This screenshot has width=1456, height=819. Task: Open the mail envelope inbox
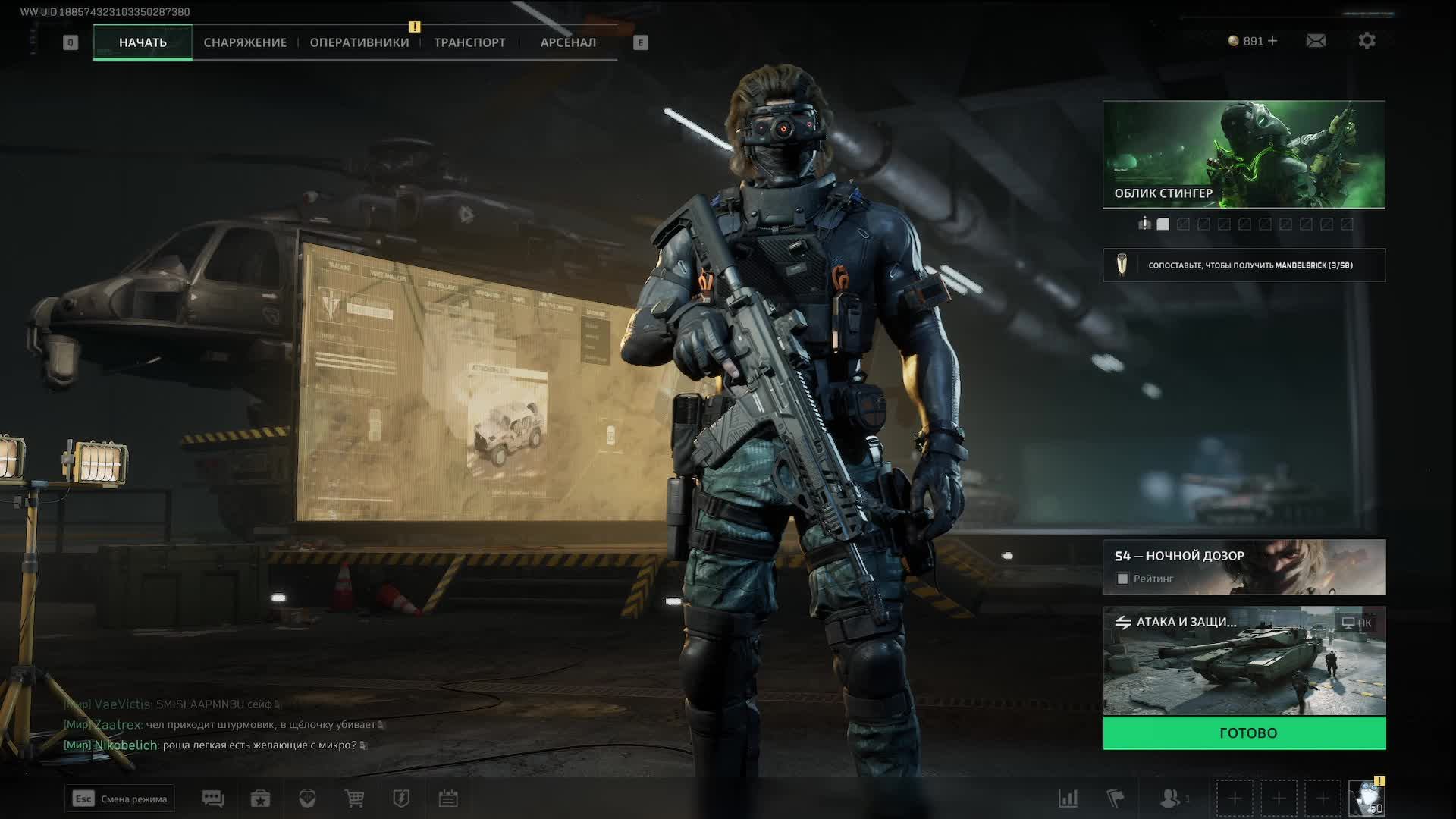1316,41
